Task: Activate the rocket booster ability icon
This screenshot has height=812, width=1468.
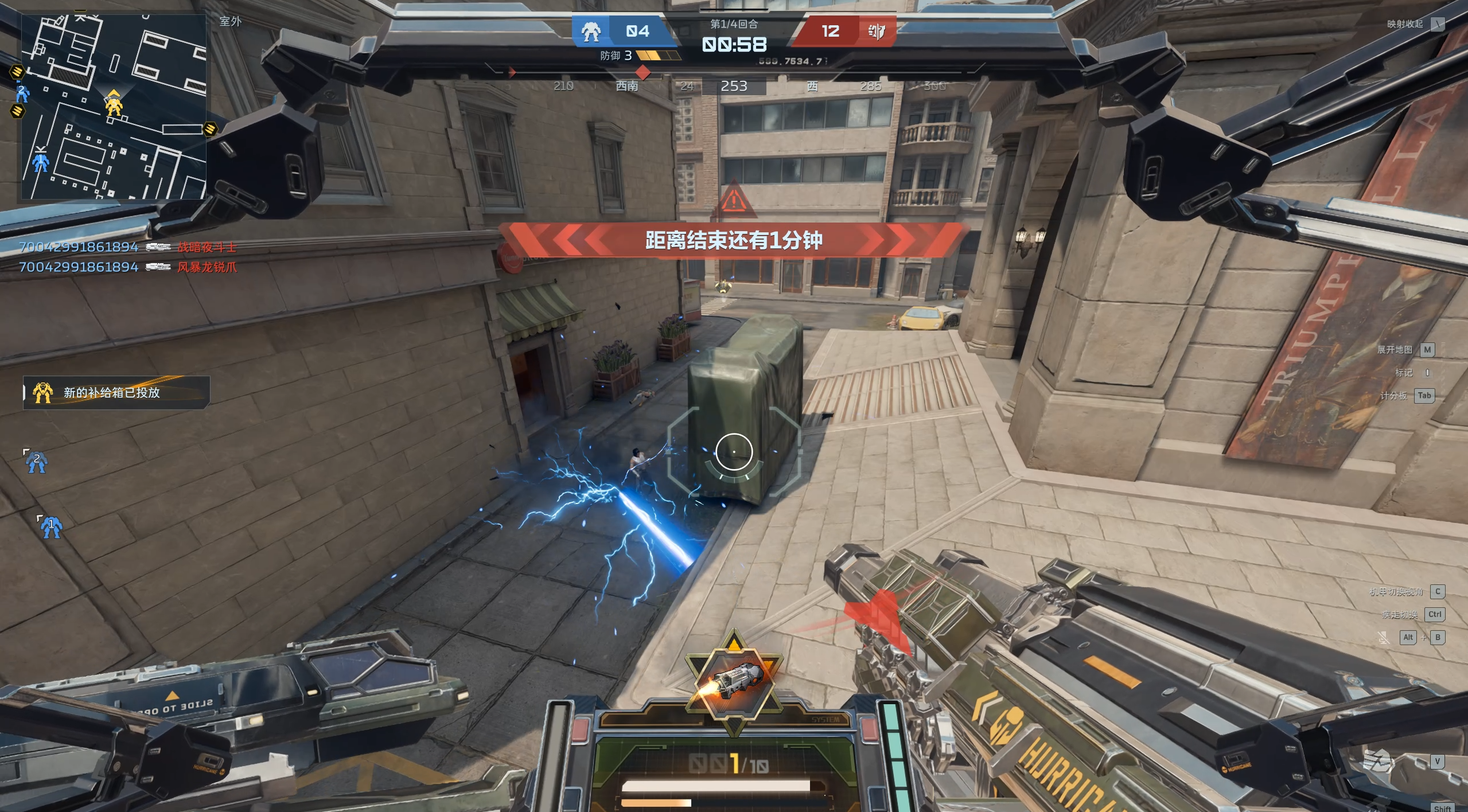Action: coord(734,682)
